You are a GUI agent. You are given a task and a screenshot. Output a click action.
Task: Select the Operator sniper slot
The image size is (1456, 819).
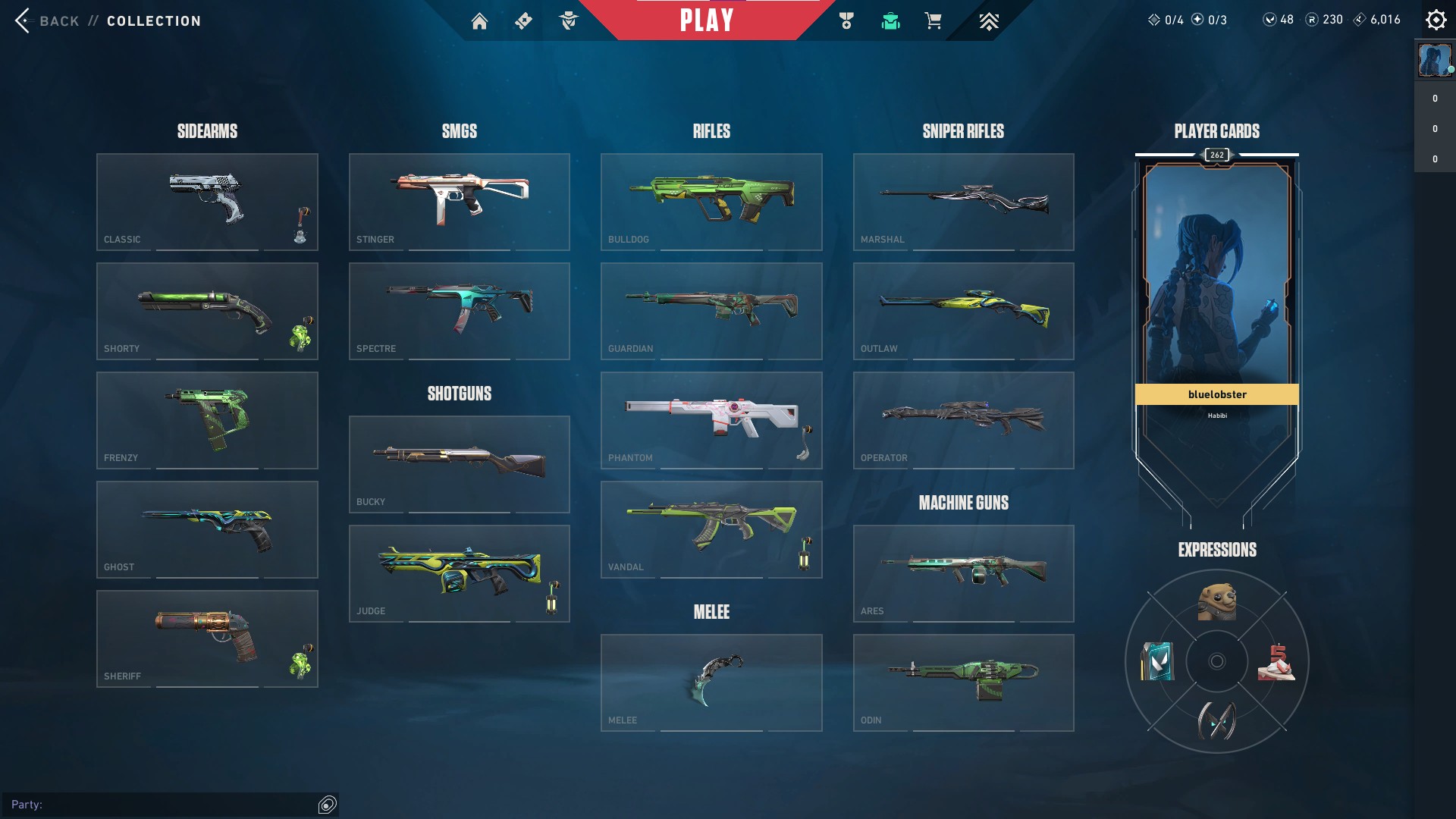click(963, 420)
